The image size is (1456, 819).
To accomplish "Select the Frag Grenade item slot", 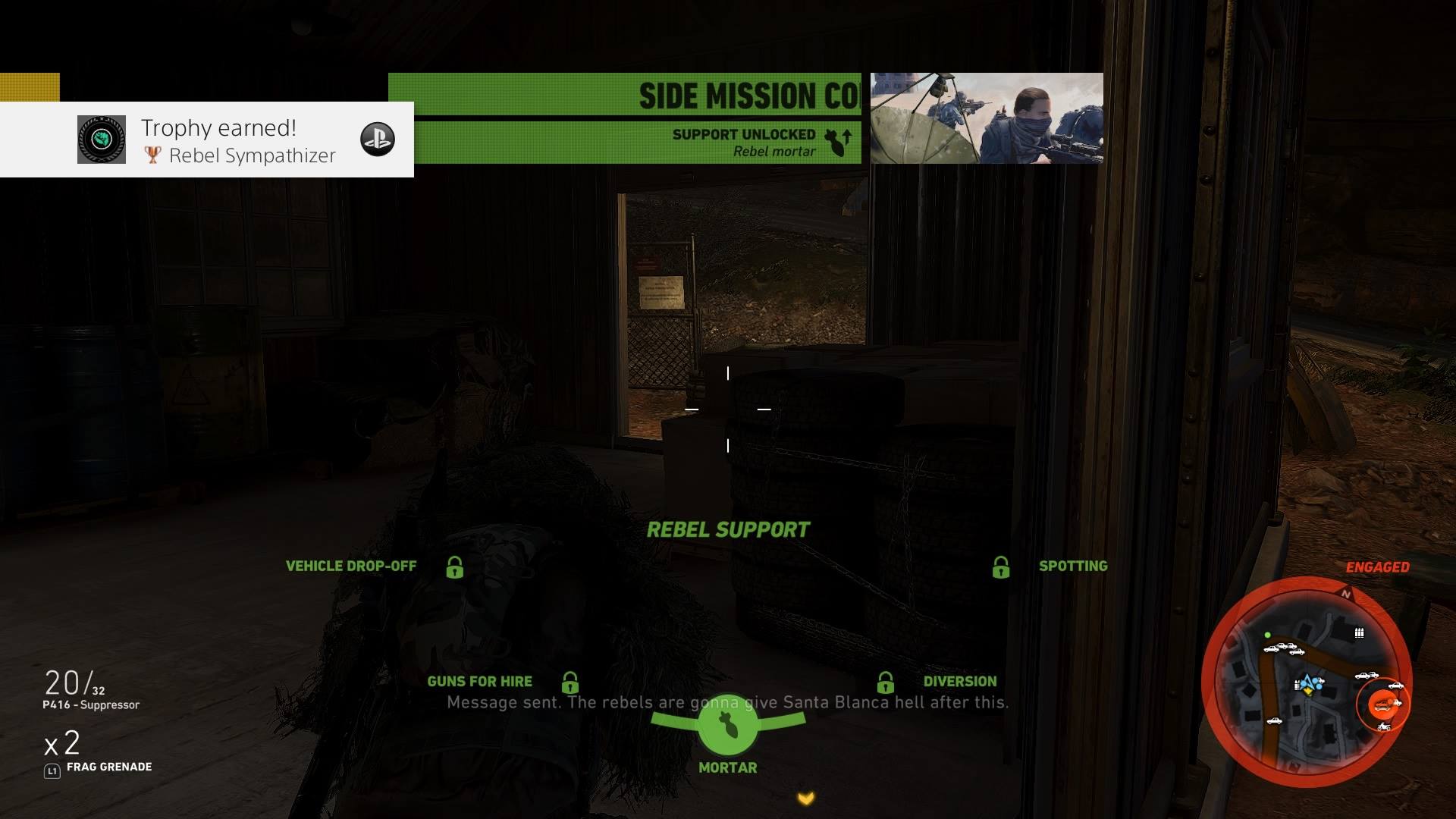I will [x=97, y=752].
